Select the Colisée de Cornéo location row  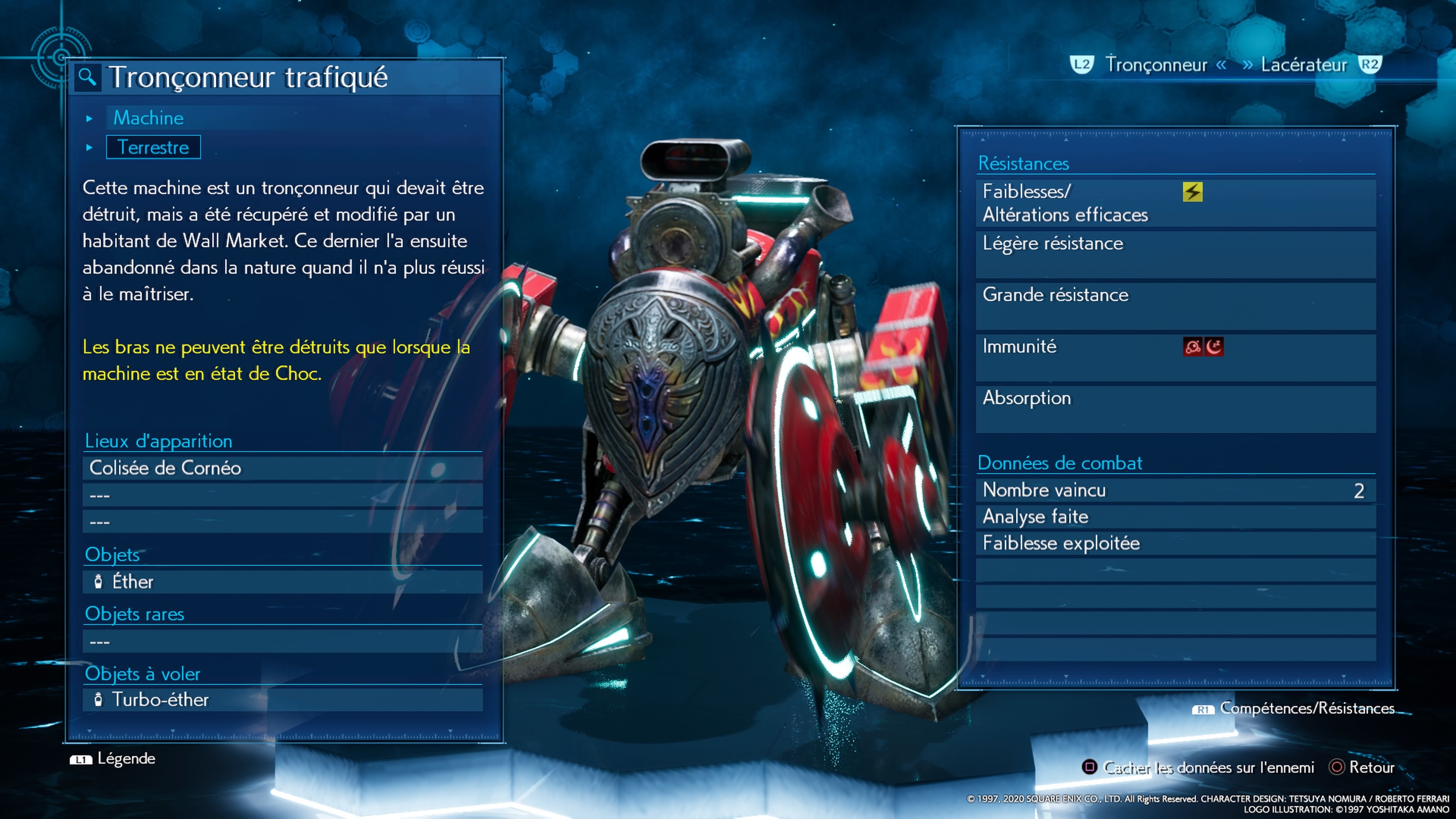(282, 468)
